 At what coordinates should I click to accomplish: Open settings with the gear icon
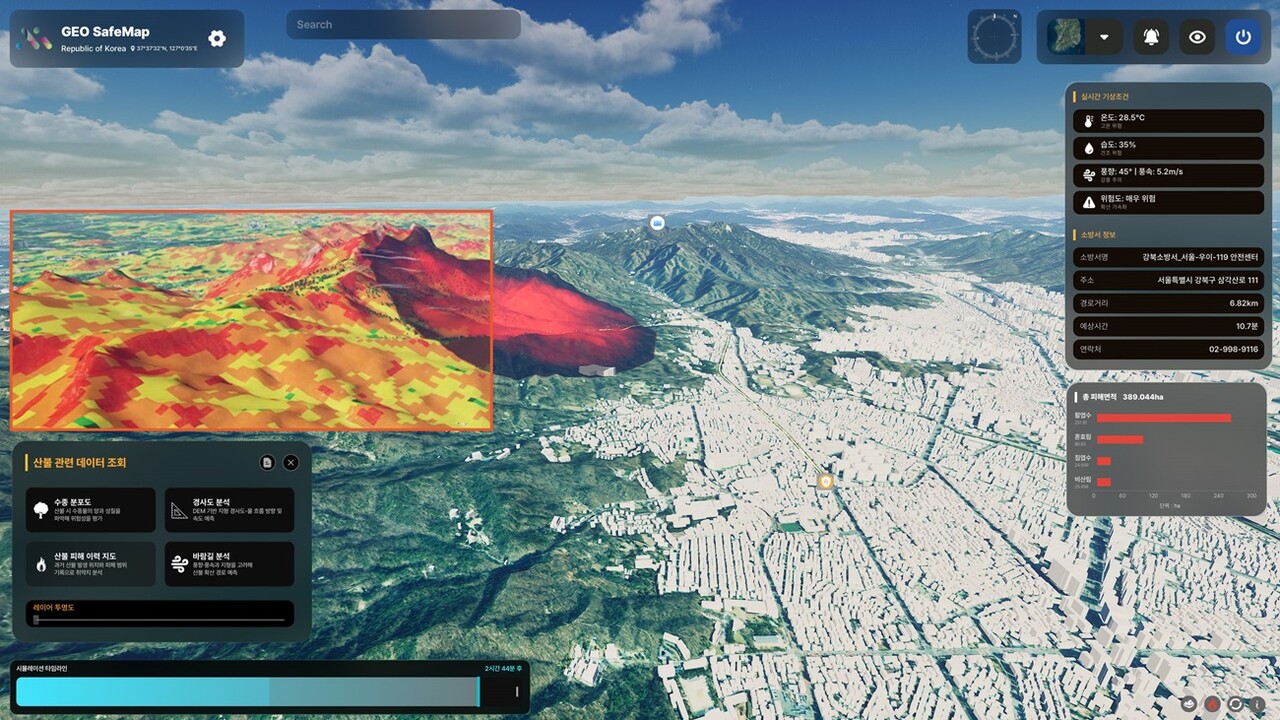[x=217, y=39]
